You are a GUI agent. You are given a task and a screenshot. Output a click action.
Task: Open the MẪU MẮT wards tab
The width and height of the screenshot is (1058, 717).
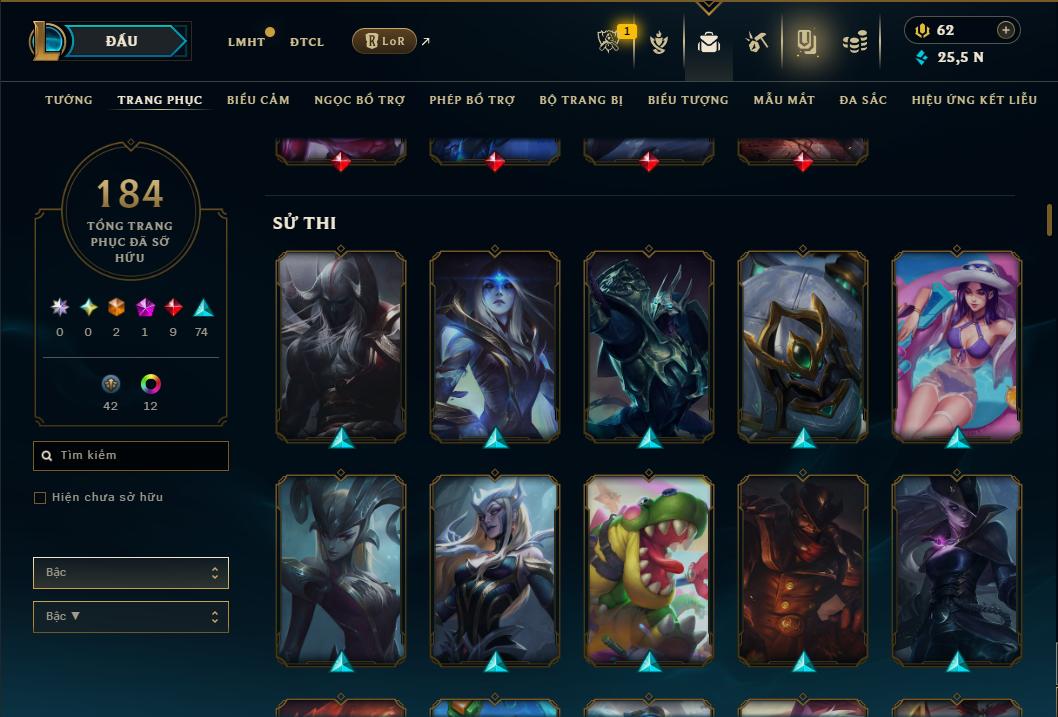point(784,100)
